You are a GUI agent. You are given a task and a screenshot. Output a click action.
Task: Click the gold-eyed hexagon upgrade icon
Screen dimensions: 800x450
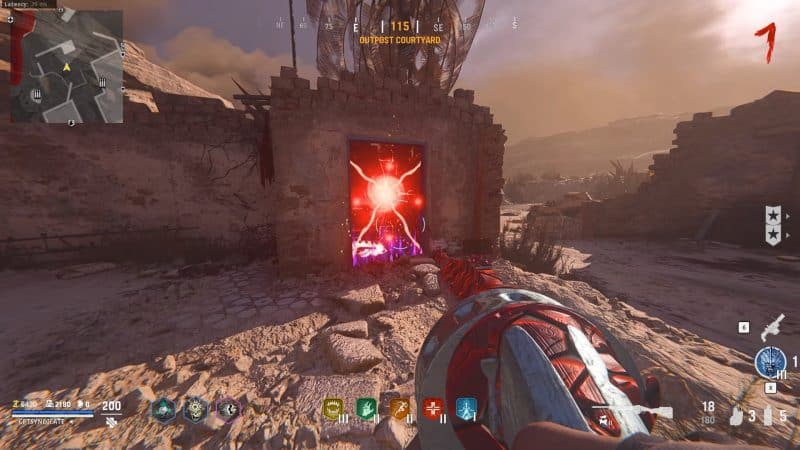[x=196, y=408]
